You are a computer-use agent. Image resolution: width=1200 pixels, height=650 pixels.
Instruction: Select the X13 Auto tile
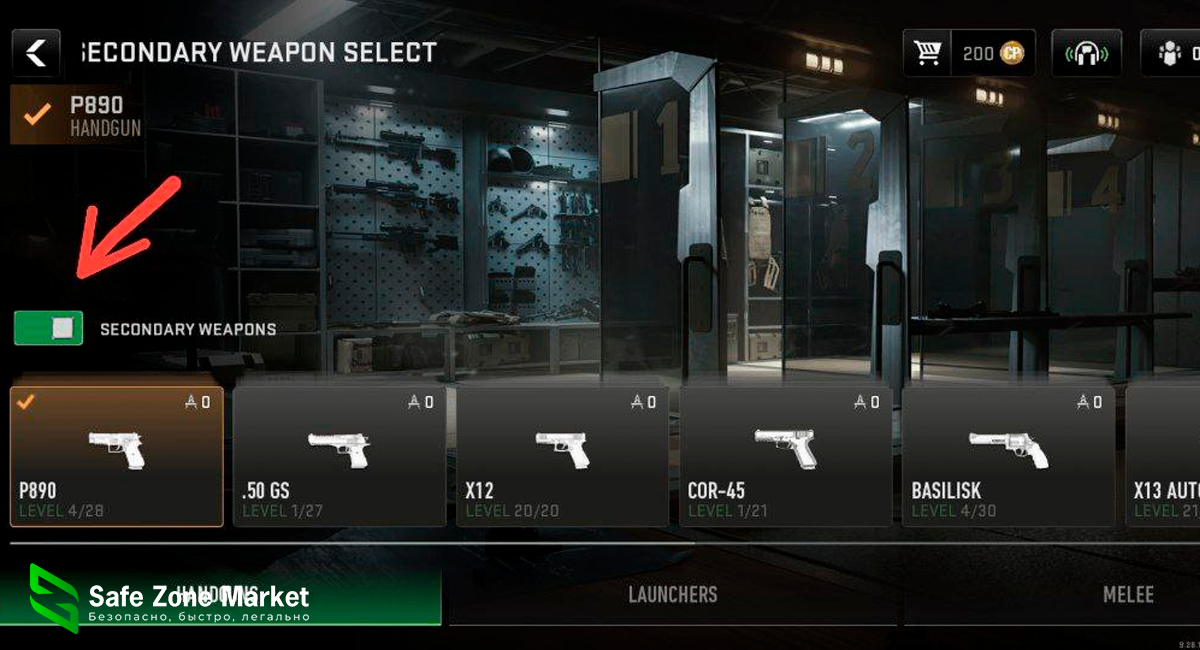click(1164, 456)
